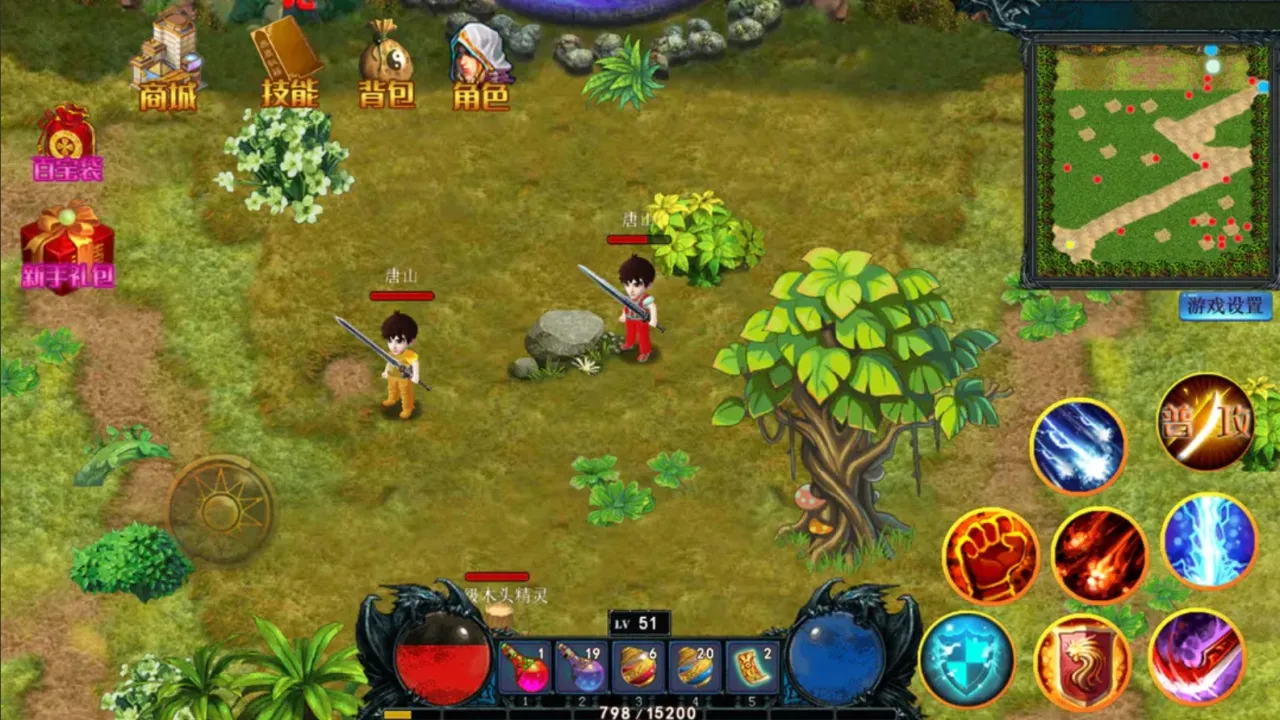Use the 普攻 basic attack button
Image resolution: width=1280 pixels, height=720 pixels.
click(x=1205, y=421)
